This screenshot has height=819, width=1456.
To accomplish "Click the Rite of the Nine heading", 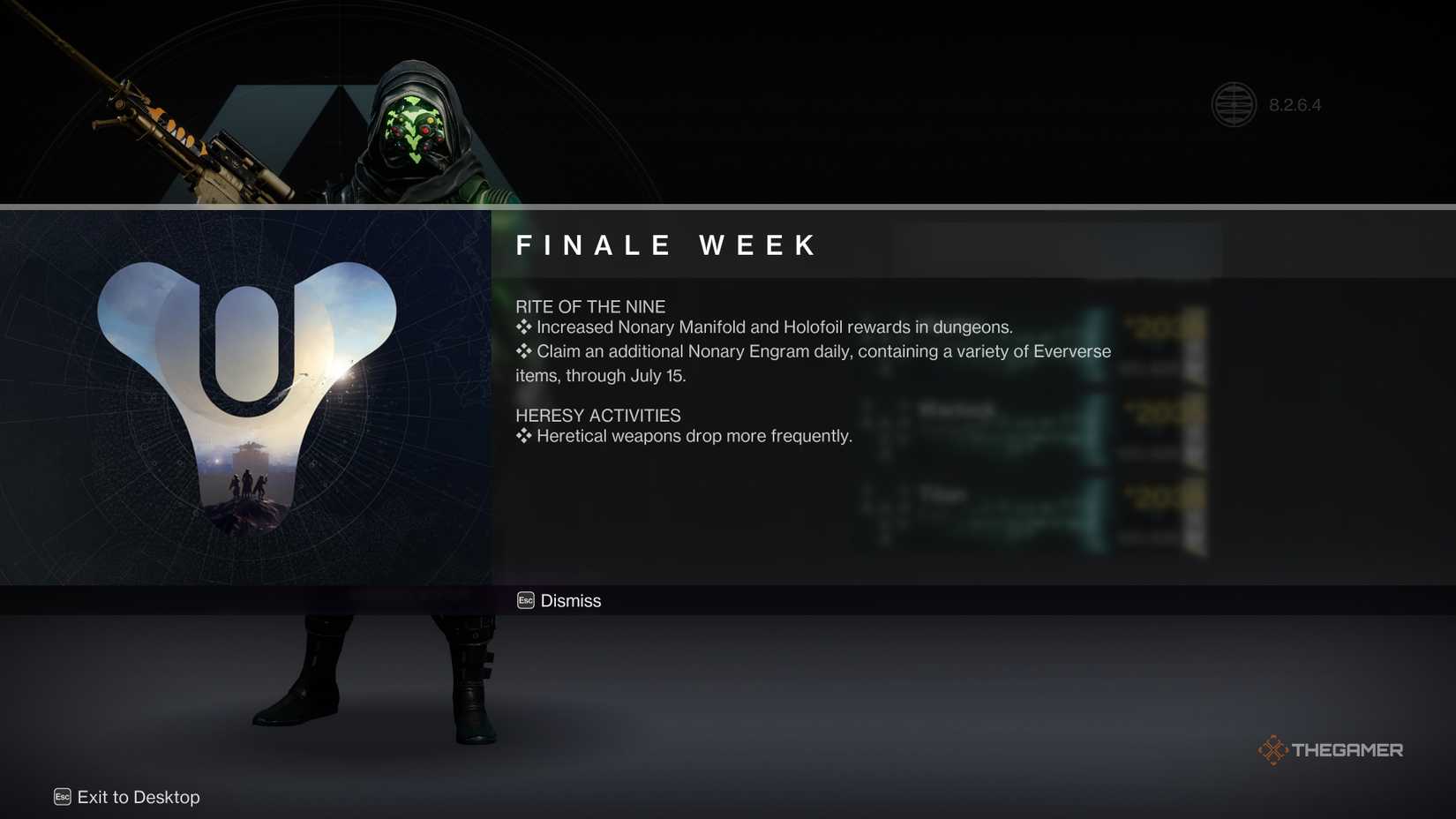I will click(x=590, y=306).
